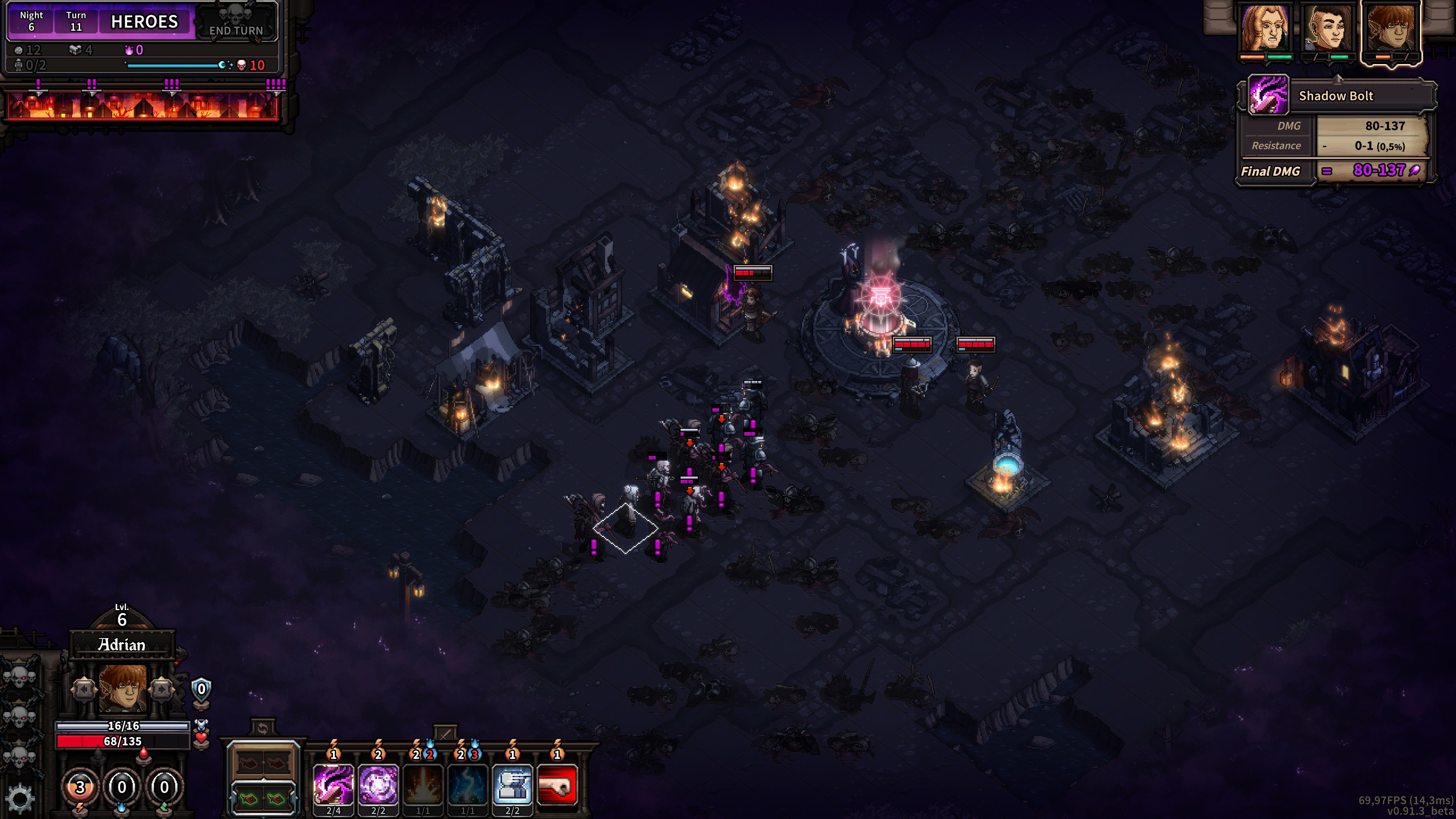Screen dimensions: 1456x819
Task: Select the purple swirling orb ability
Action: [x=378, y=784]
